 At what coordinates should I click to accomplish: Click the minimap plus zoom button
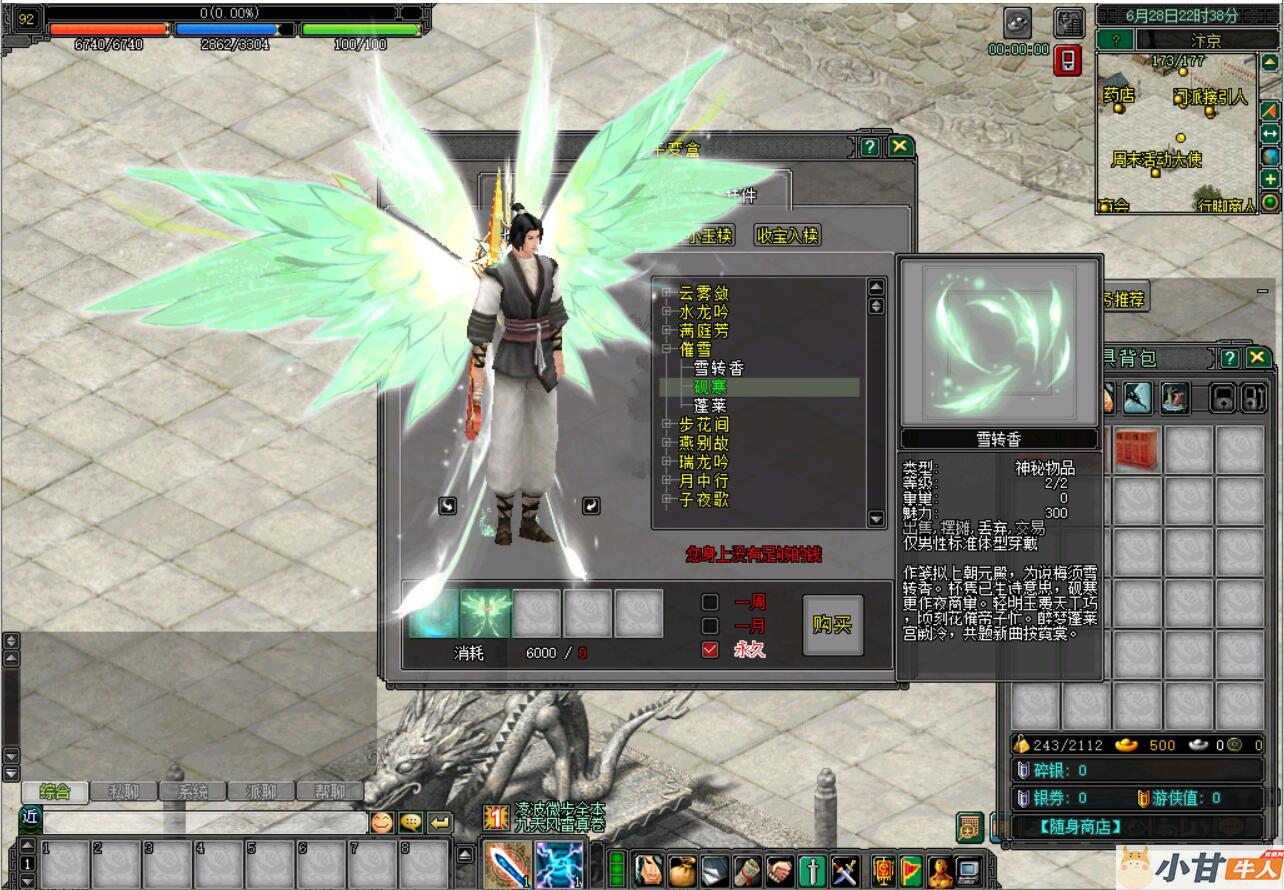click(x=1270, y=179)
